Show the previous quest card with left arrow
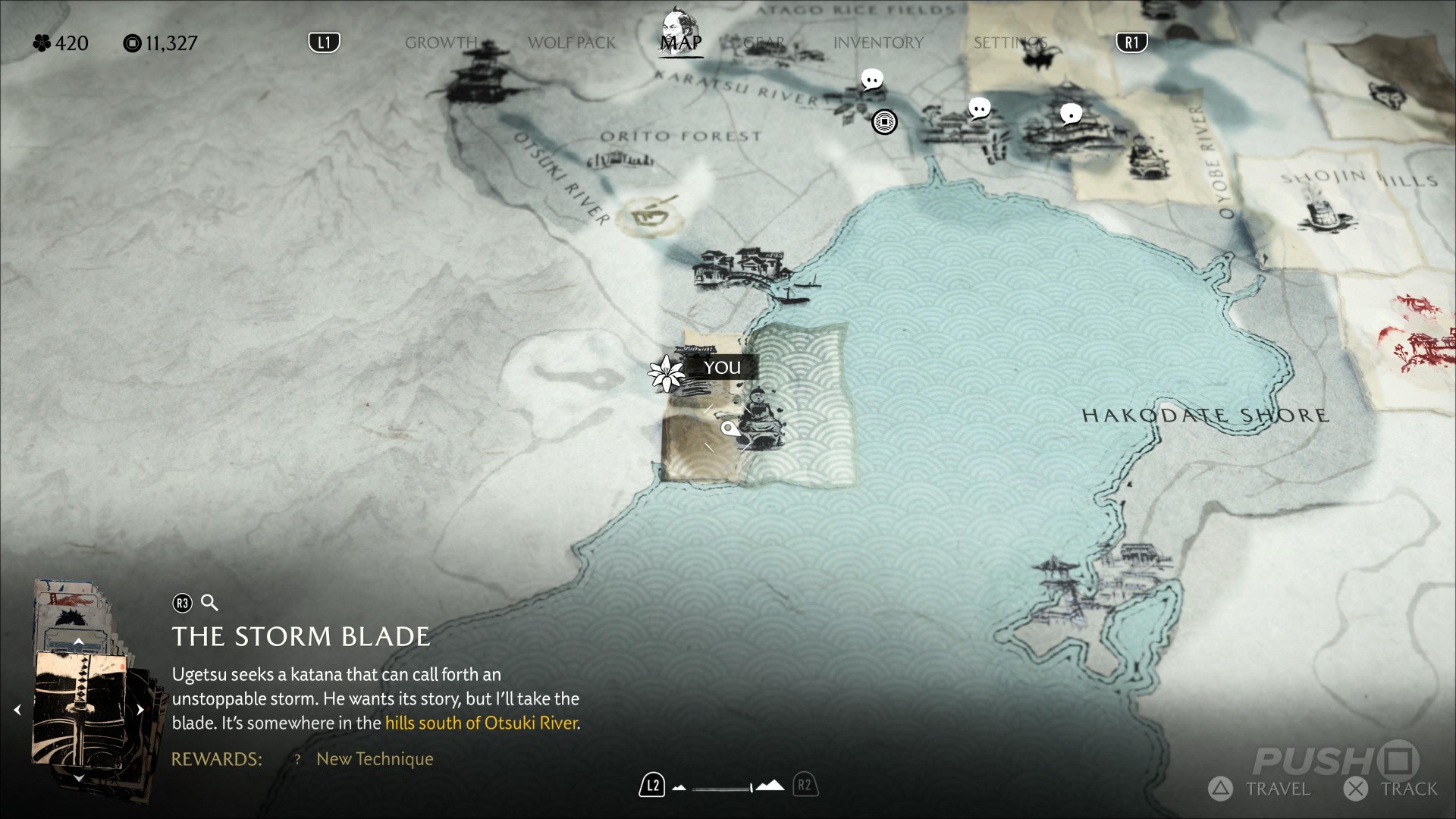This screenshot has width=1456, height=819. pyautogui.click(x=17, y=710)
